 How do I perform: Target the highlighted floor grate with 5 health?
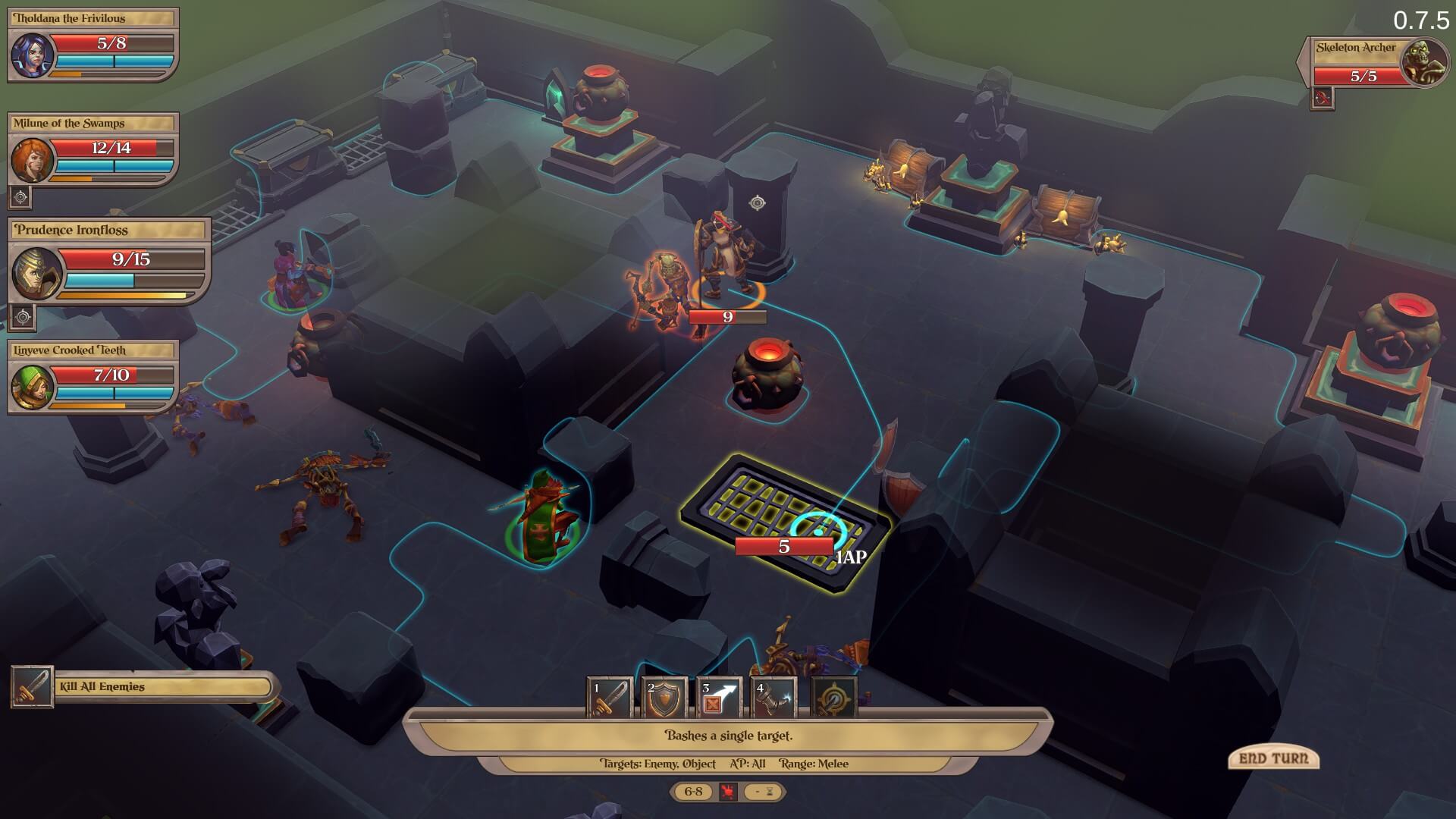point(785,523)
